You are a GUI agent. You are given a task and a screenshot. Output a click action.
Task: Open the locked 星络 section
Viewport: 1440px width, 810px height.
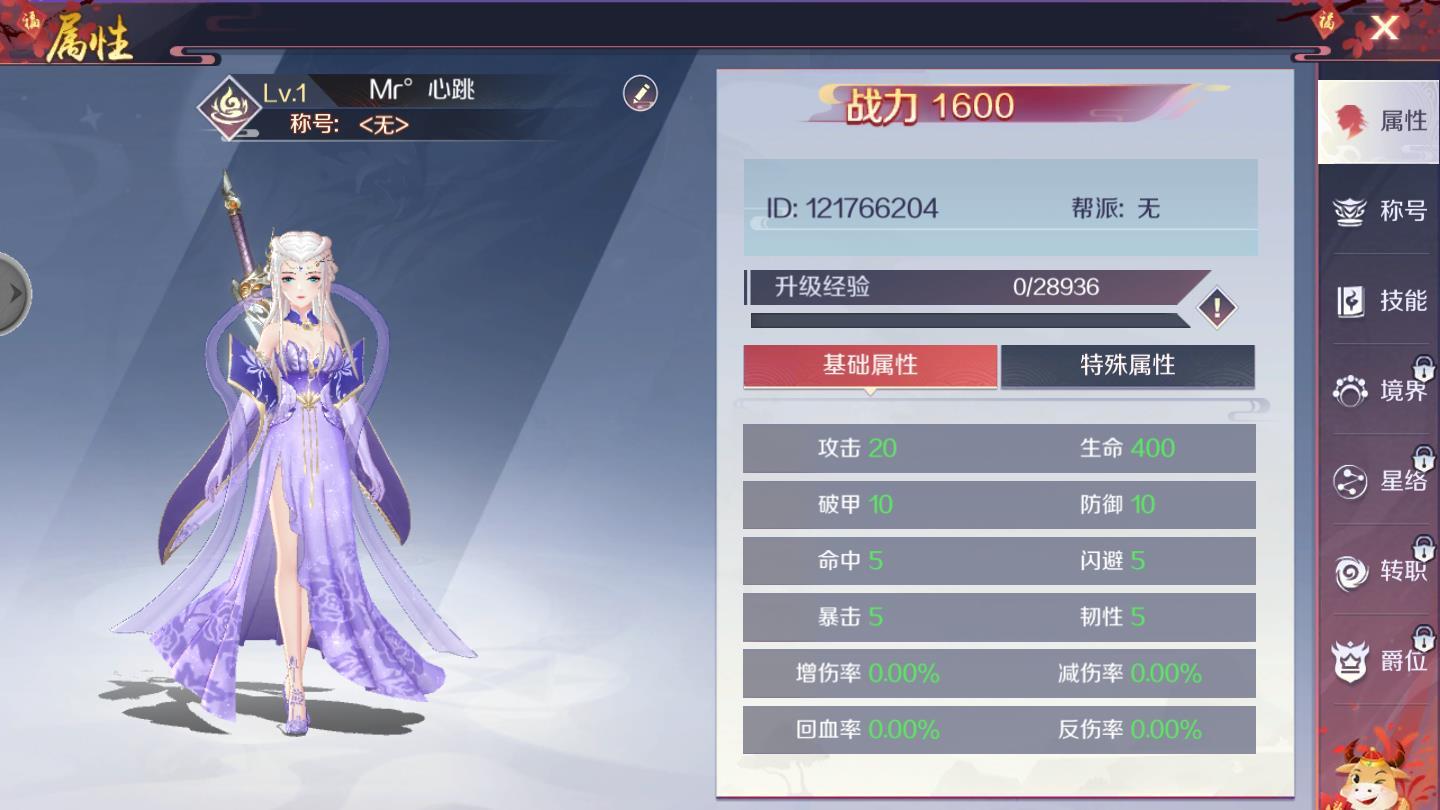(x=1378, y=481)
